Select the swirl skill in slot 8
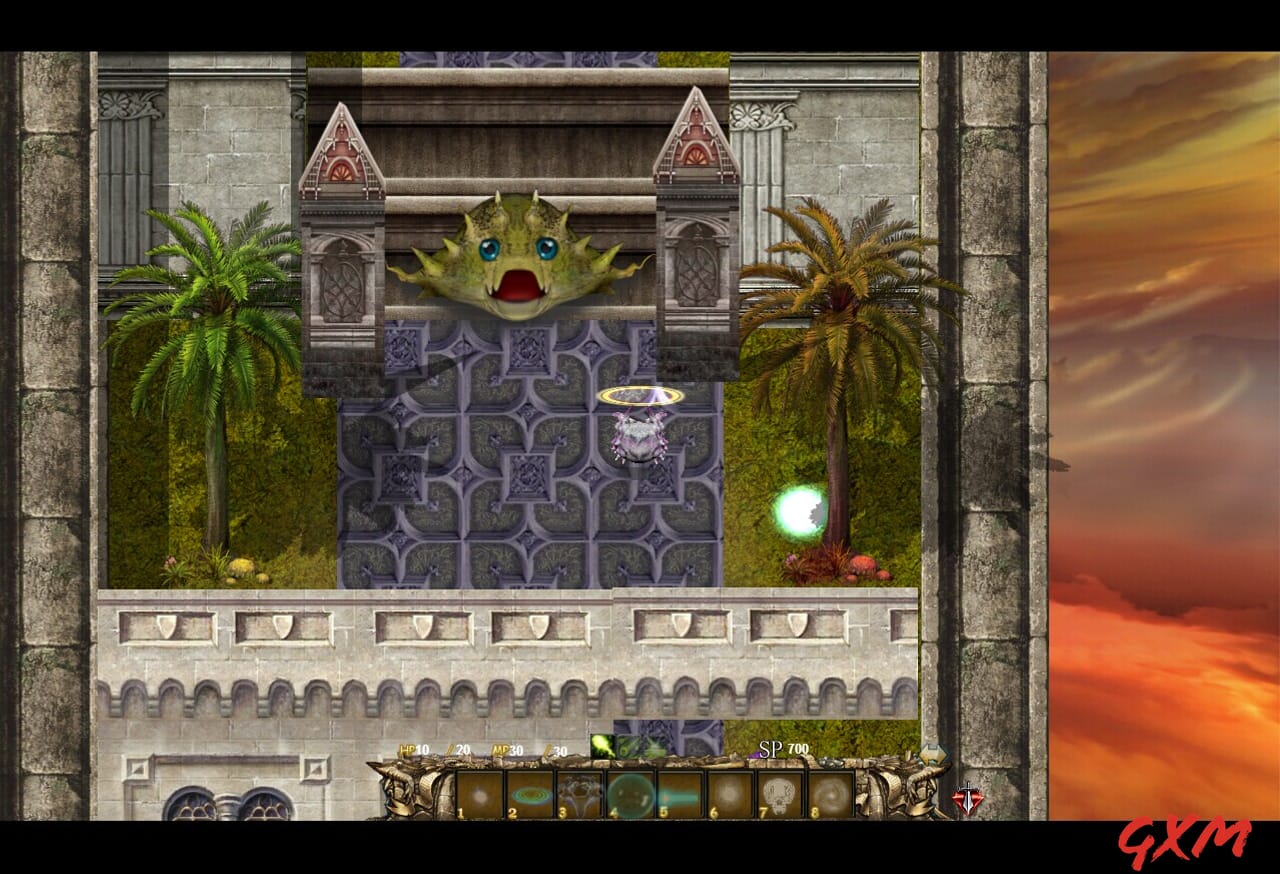This screenshot has width=1280, height=874. [x=830, y=793]
